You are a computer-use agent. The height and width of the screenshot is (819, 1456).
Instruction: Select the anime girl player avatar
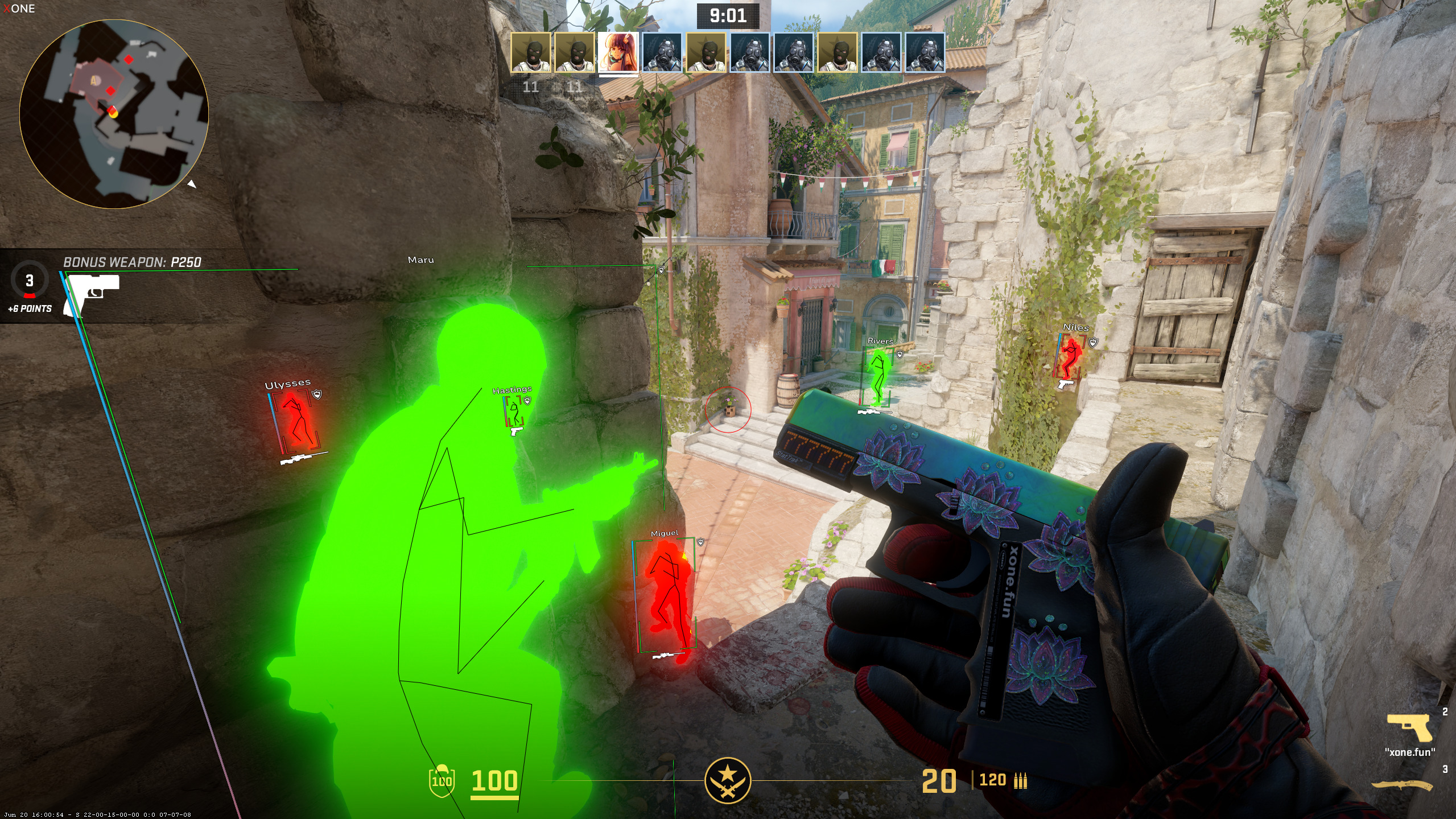pos(618,52)
